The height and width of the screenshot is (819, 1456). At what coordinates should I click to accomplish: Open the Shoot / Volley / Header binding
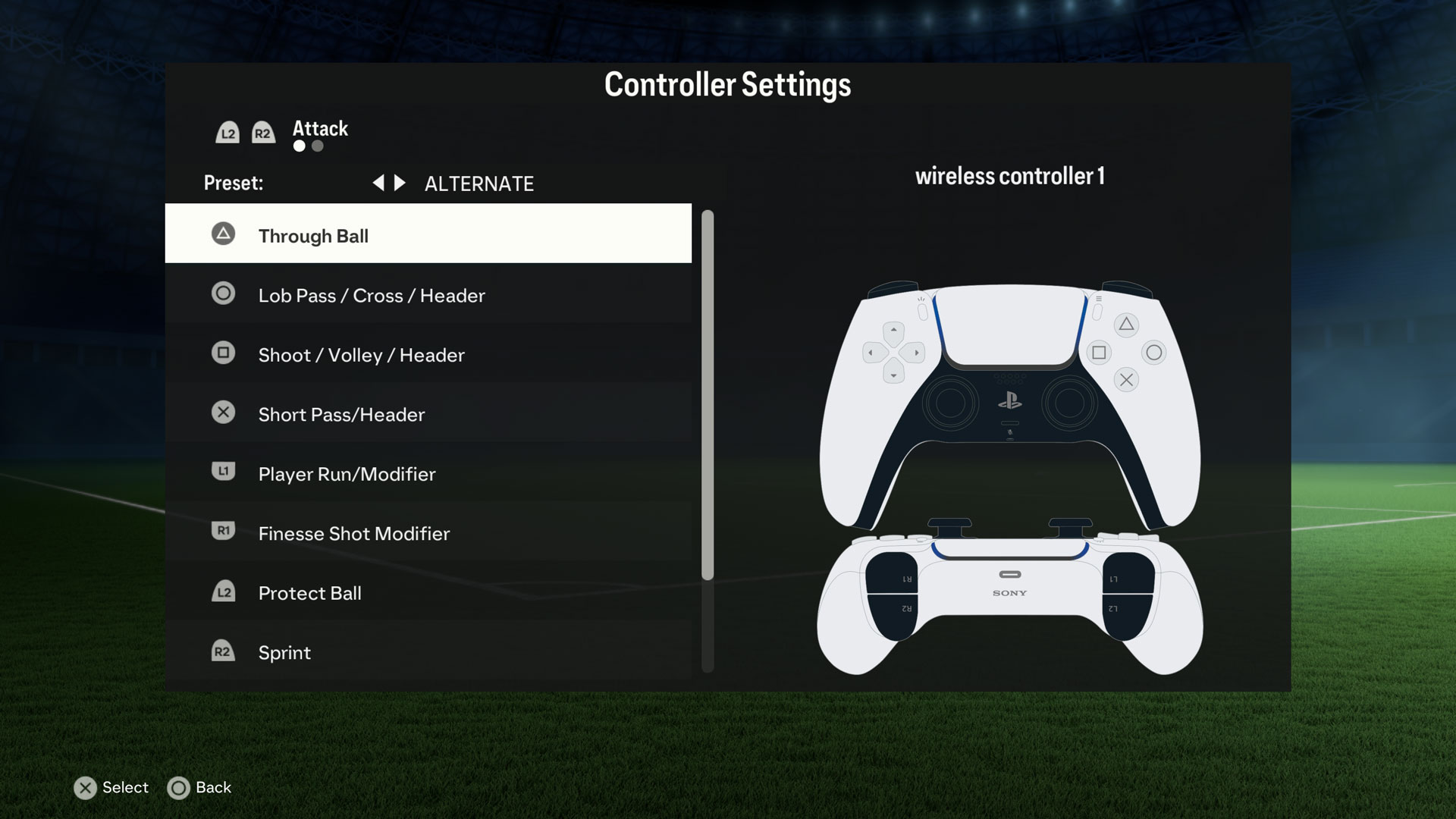(428, 354)
